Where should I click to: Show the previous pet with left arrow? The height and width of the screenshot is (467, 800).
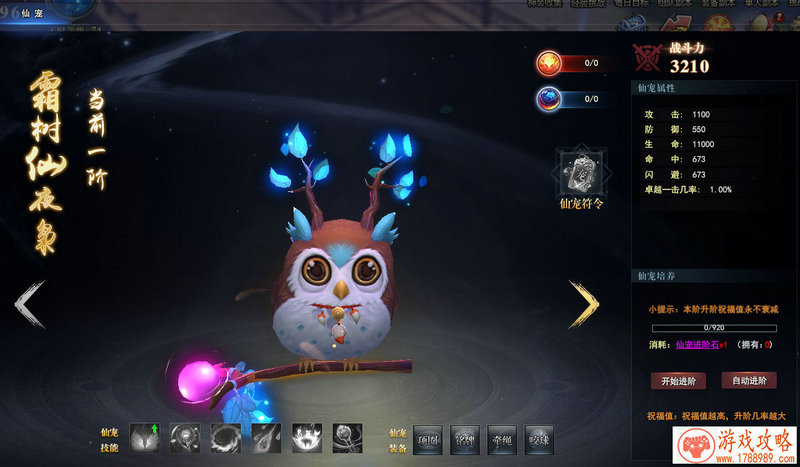click(30, 304)
